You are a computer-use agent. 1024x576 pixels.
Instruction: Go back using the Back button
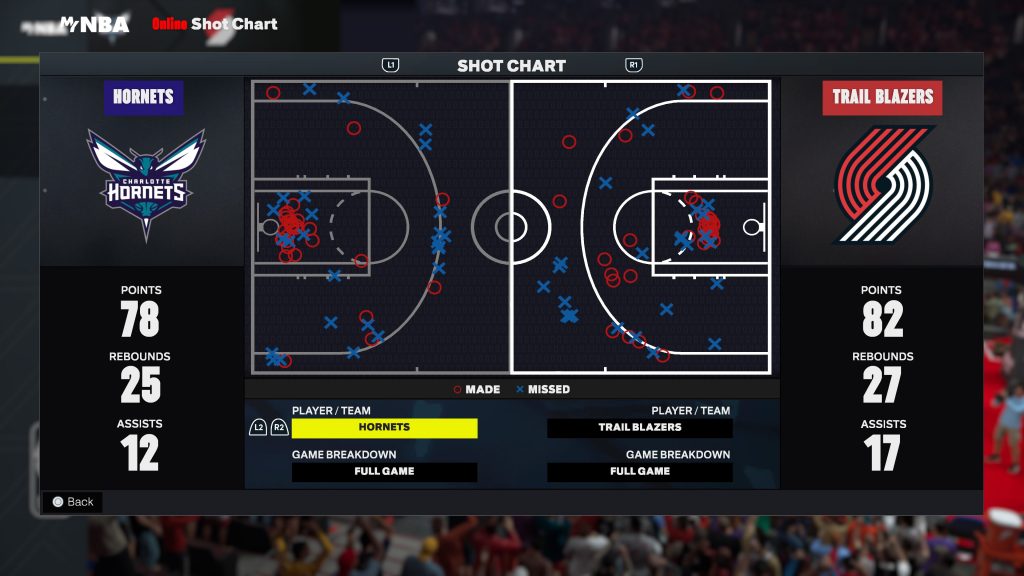click(x=72, y=502)
